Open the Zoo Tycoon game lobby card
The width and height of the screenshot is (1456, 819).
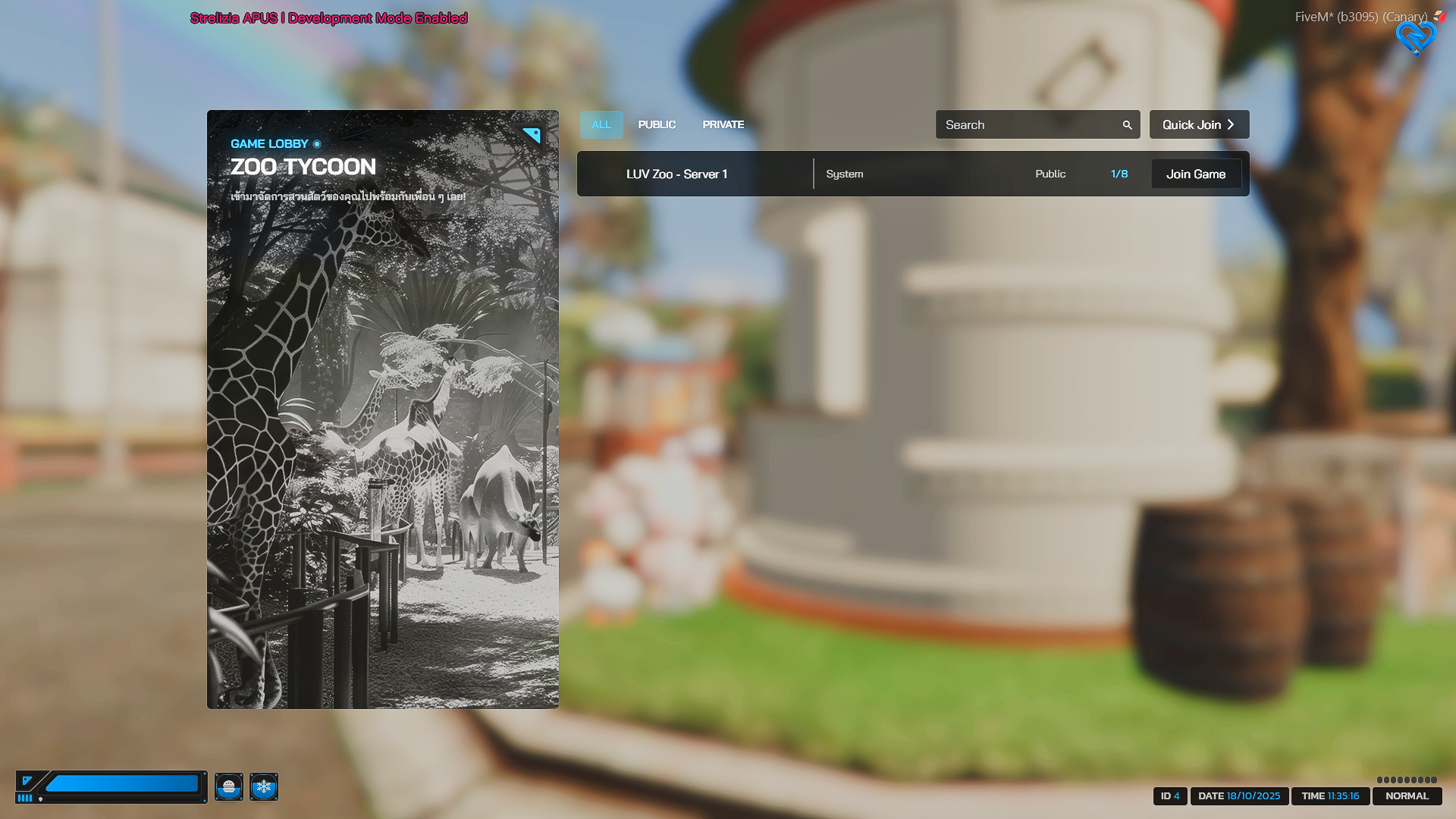[382, 409]
